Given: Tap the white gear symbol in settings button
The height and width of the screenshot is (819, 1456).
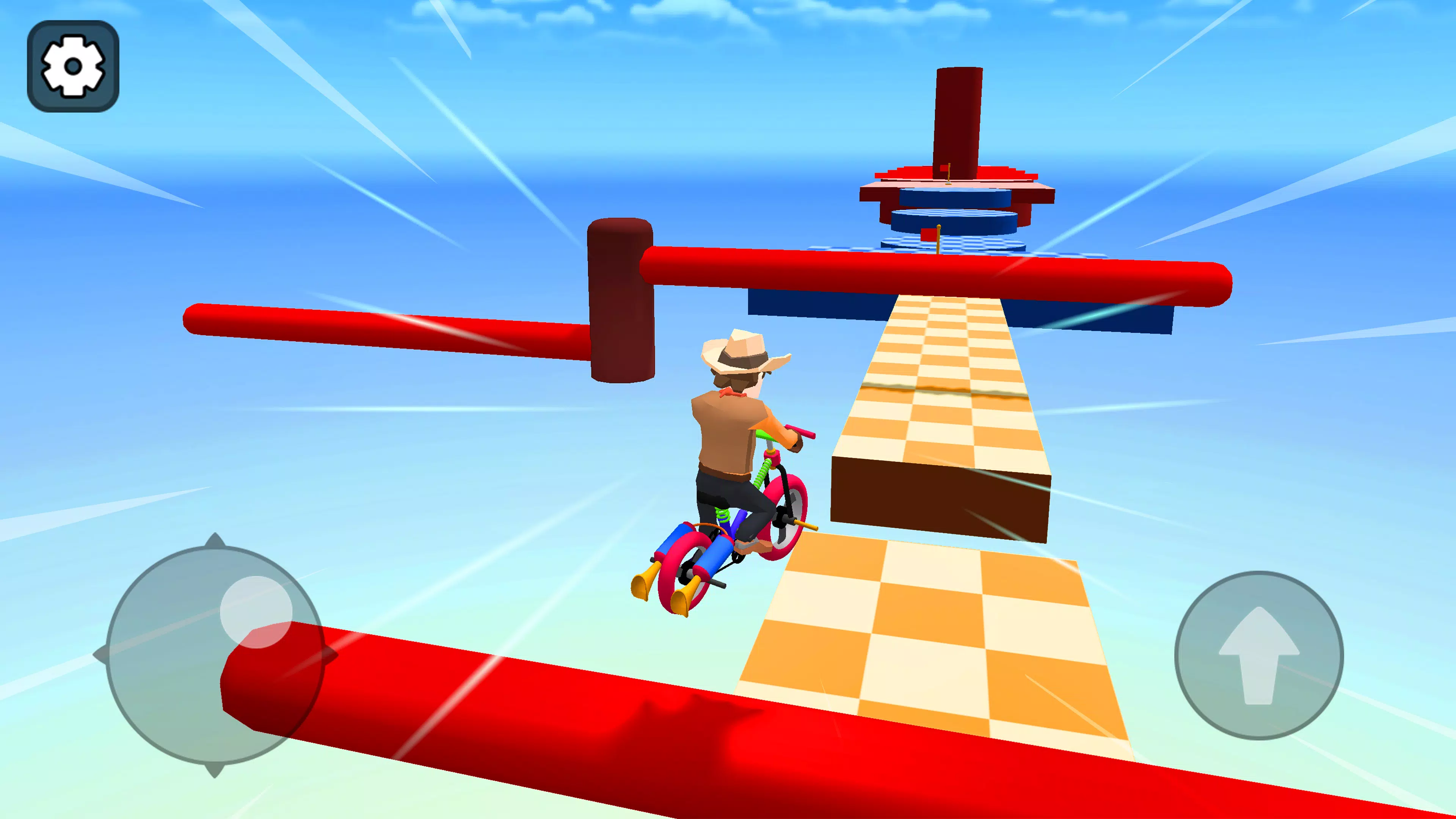Looking at the screenshot, I should click(x=74, y=67).
